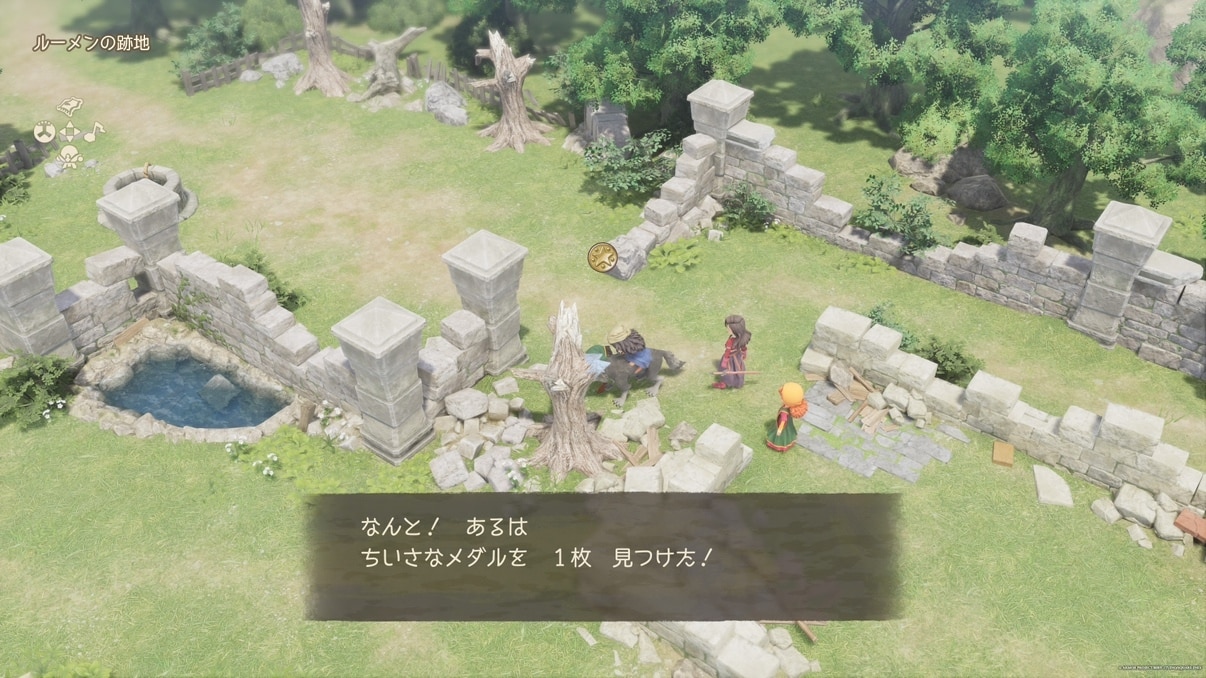This screenshot has width=1206, height=678.
Task: Select the flying carpet shortcut icon
Action: point(69,106)
